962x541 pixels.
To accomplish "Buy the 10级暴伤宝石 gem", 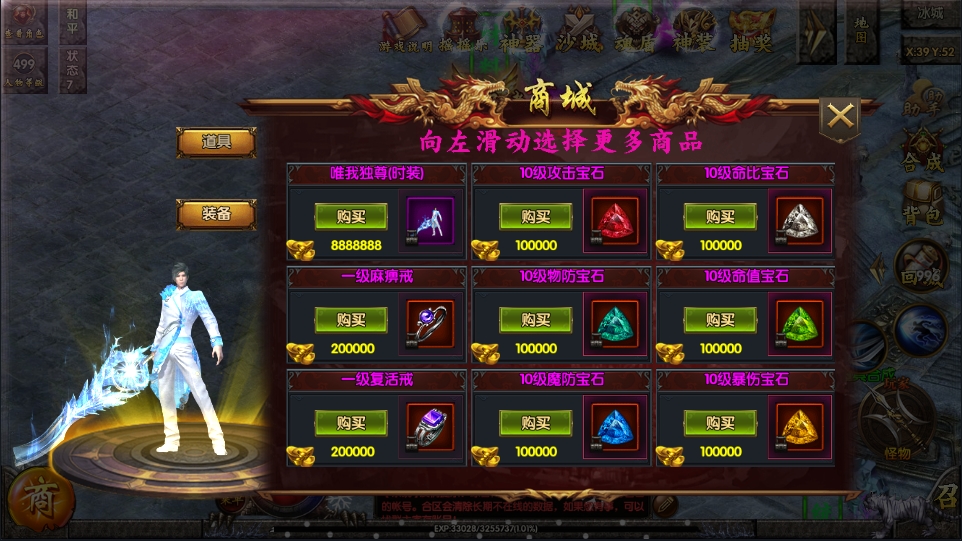I will coord(720,422).
